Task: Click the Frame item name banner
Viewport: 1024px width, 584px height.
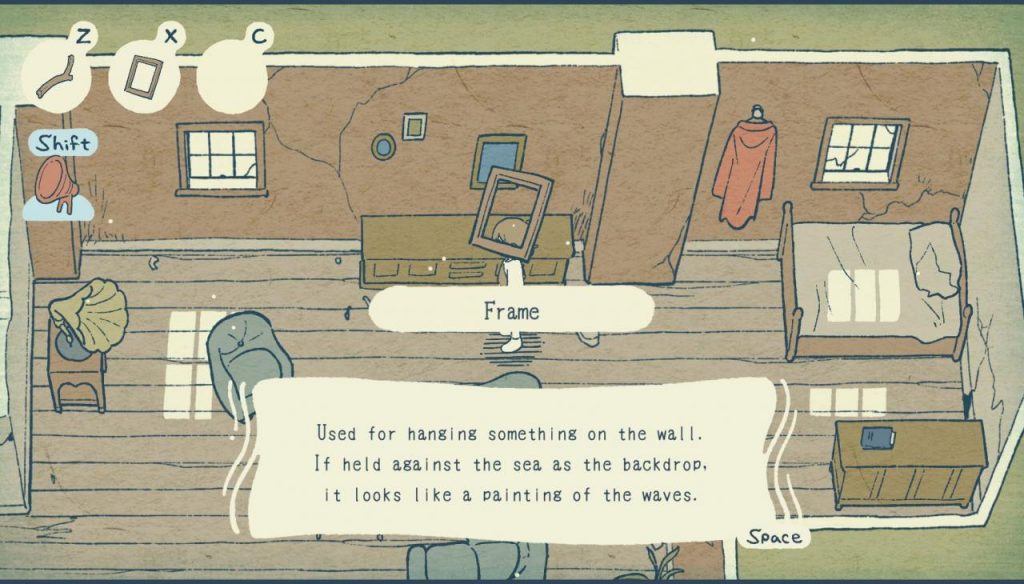Action: (511, 311)
